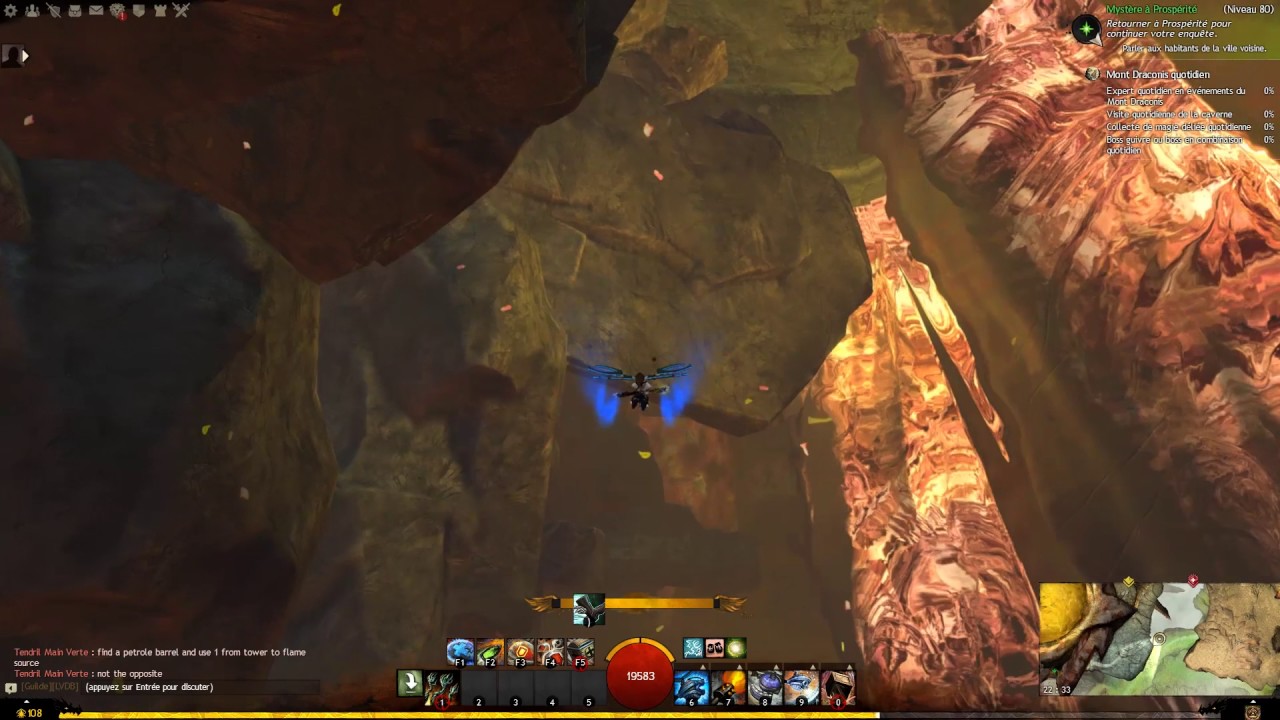The height and width of the screenshot is (720, 1280).
Task: Open the contacts and LFG panel icon
Action: pos(33,11)
